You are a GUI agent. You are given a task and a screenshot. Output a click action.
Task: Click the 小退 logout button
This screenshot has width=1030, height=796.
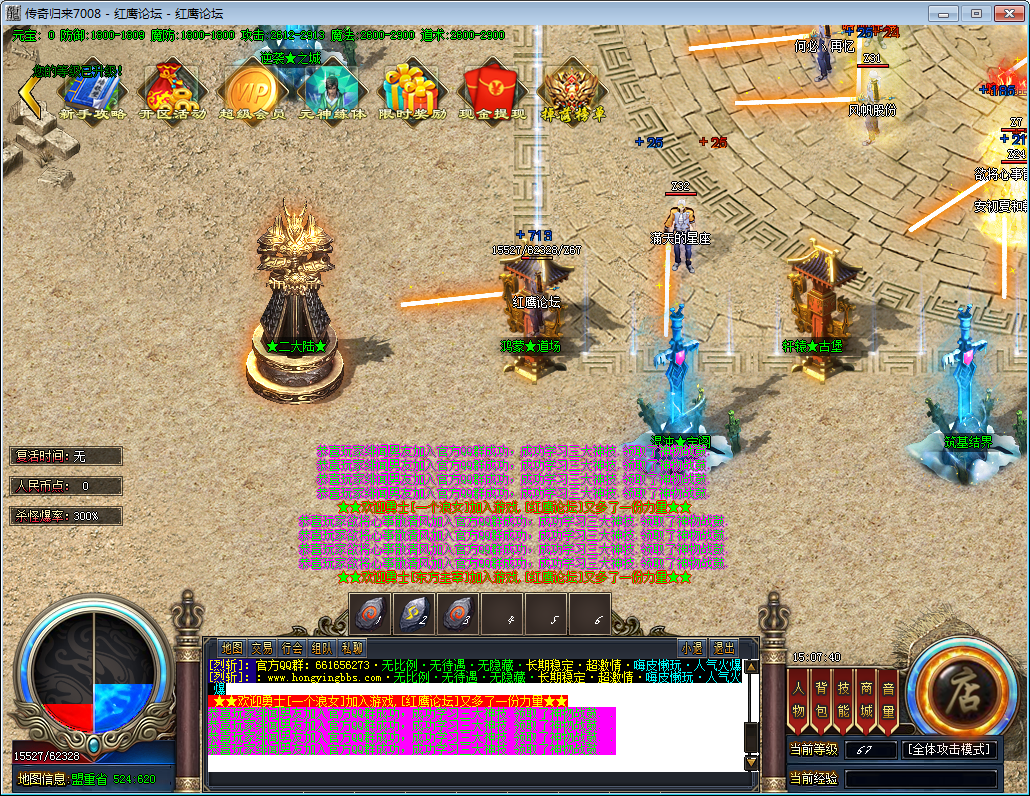pos(691,648)
